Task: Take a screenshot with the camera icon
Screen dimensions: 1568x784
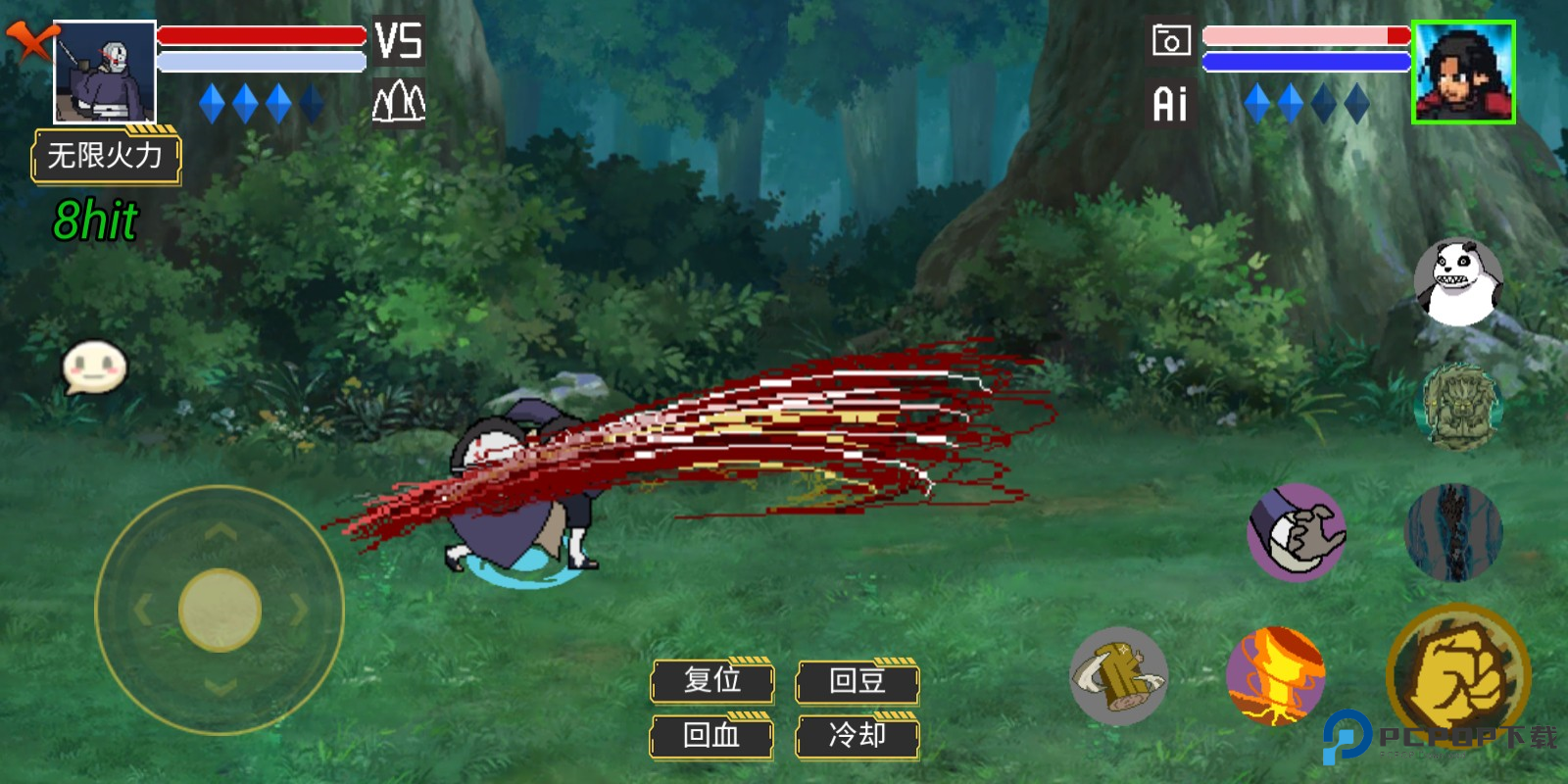Action: pyautogui.click(x=1171, y=41)
